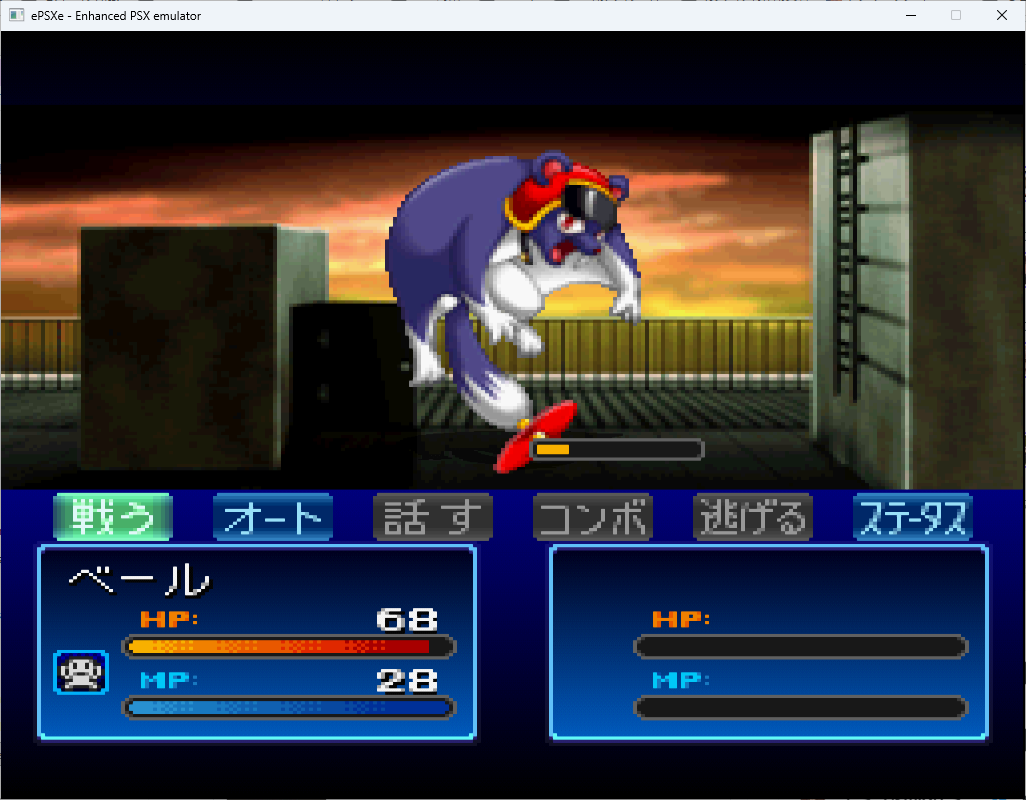Minimize the ePSXe window
This screenshot has width=1026, height=800.
[x=910, y=15]
